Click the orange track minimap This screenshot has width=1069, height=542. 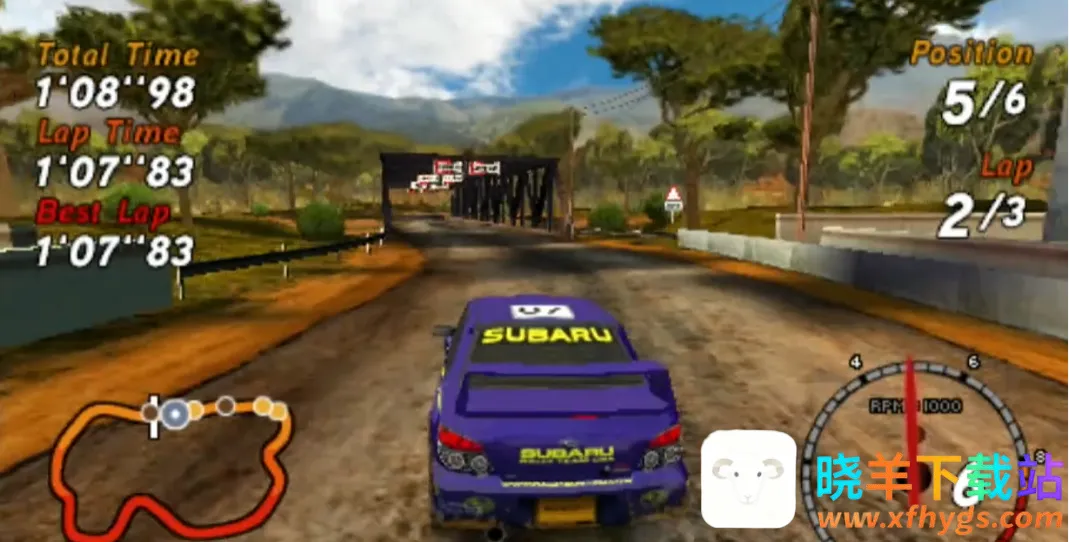(170, 461)
